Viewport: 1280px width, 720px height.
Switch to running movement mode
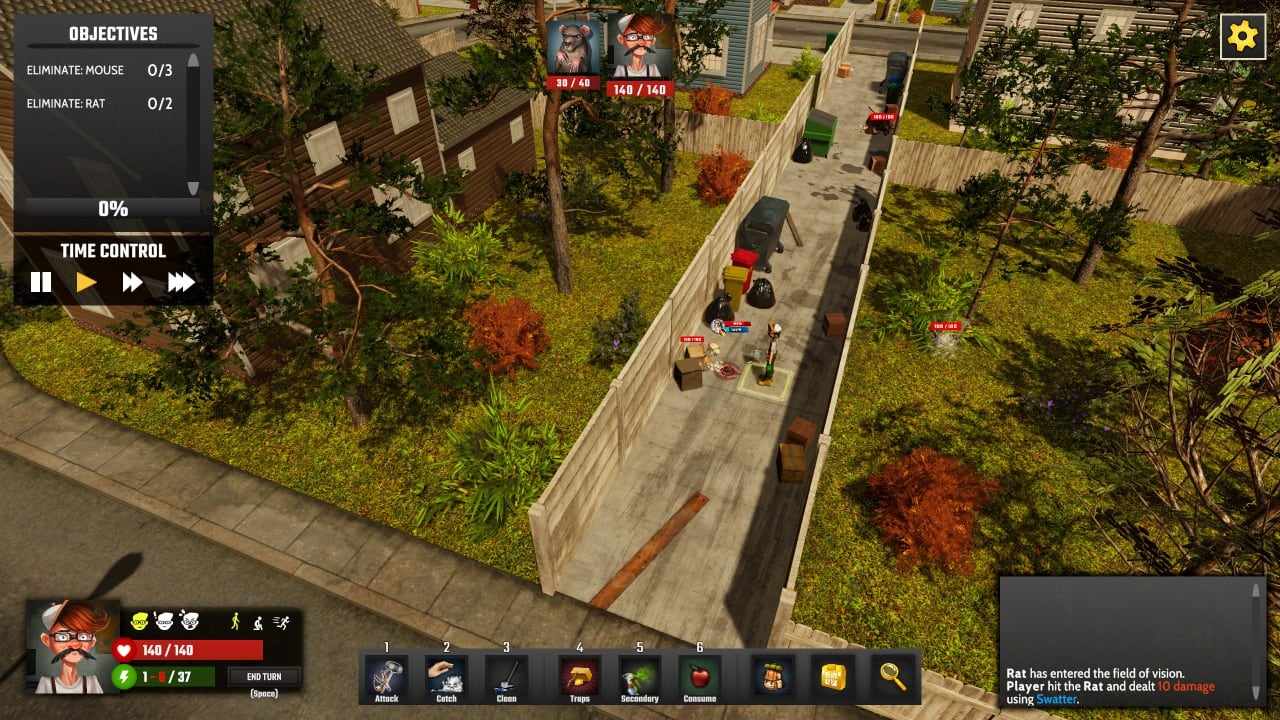[x=281, y=621]
